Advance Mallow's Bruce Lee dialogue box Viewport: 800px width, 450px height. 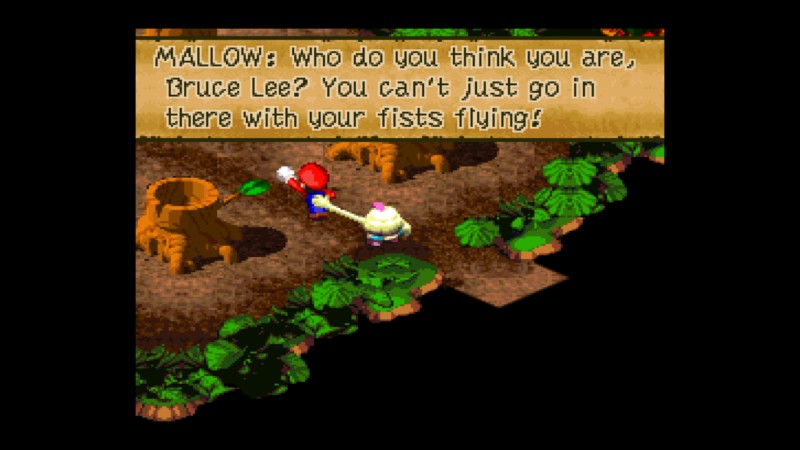[x=399, y=88]
